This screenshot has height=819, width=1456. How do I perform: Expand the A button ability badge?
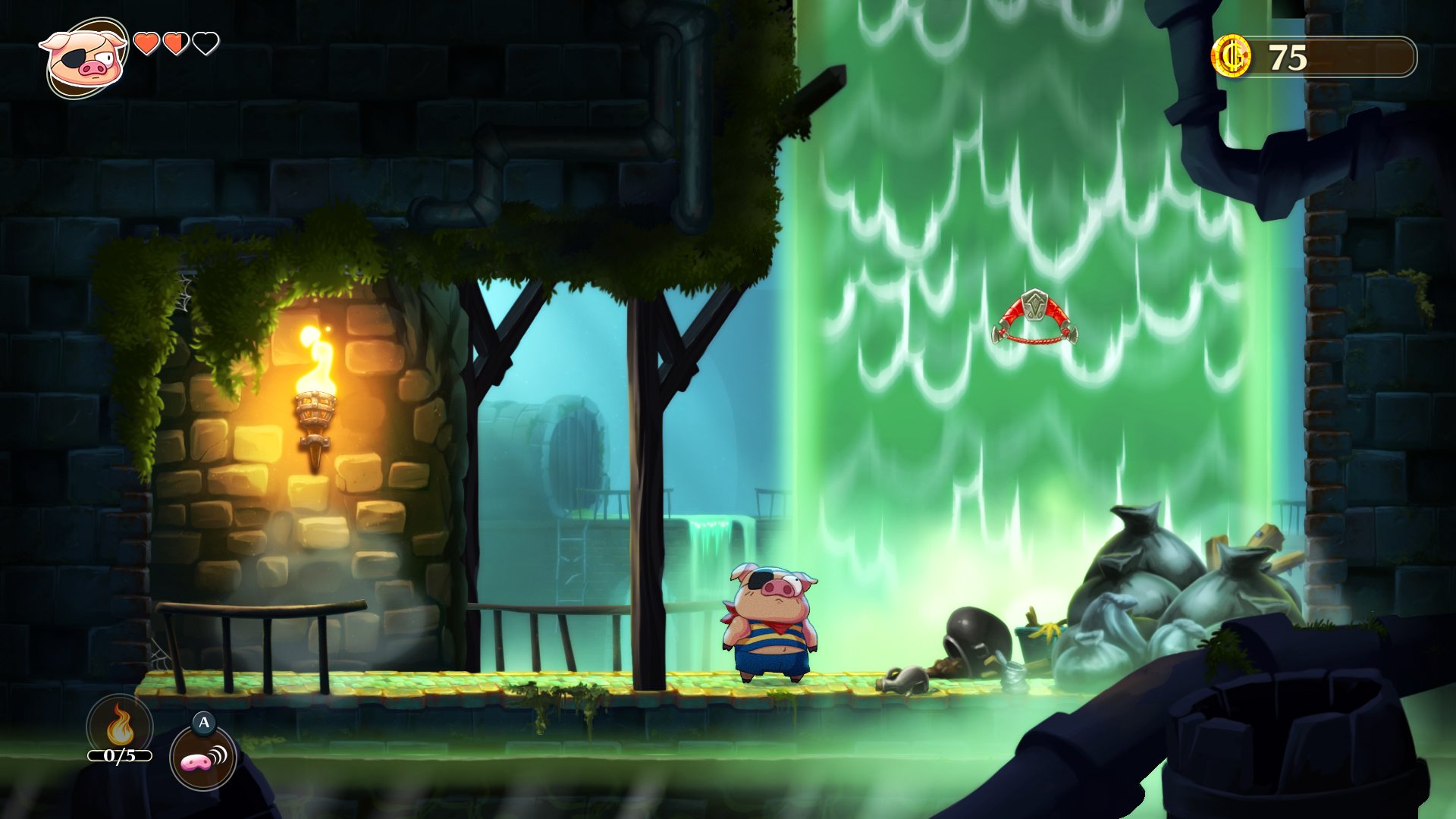coord(203,724)
